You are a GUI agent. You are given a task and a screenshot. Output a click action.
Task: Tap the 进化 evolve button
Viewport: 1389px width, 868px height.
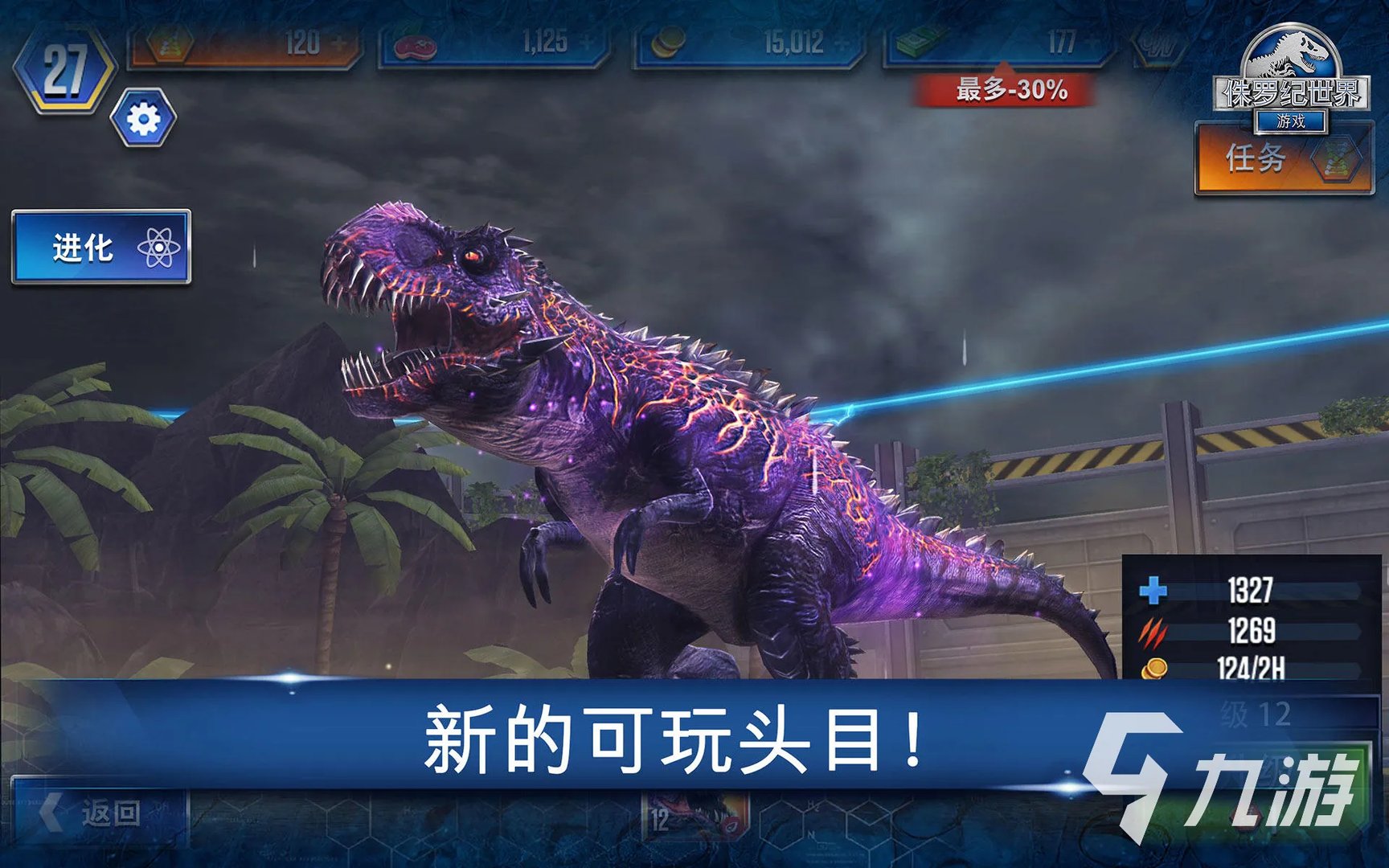pos(101,247)
